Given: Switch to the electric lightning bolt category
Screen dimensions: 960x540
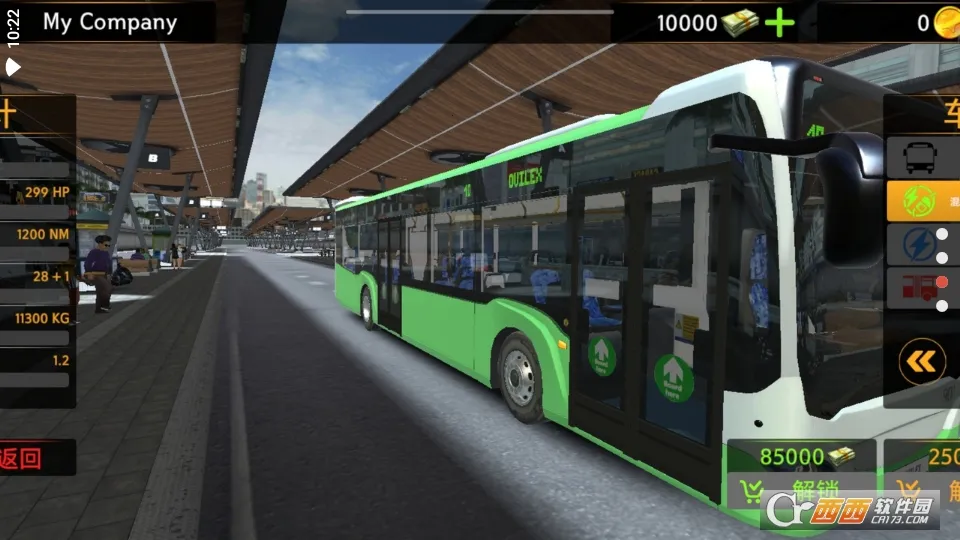Looking at the screenshot, I should click(x=920, y=245).
